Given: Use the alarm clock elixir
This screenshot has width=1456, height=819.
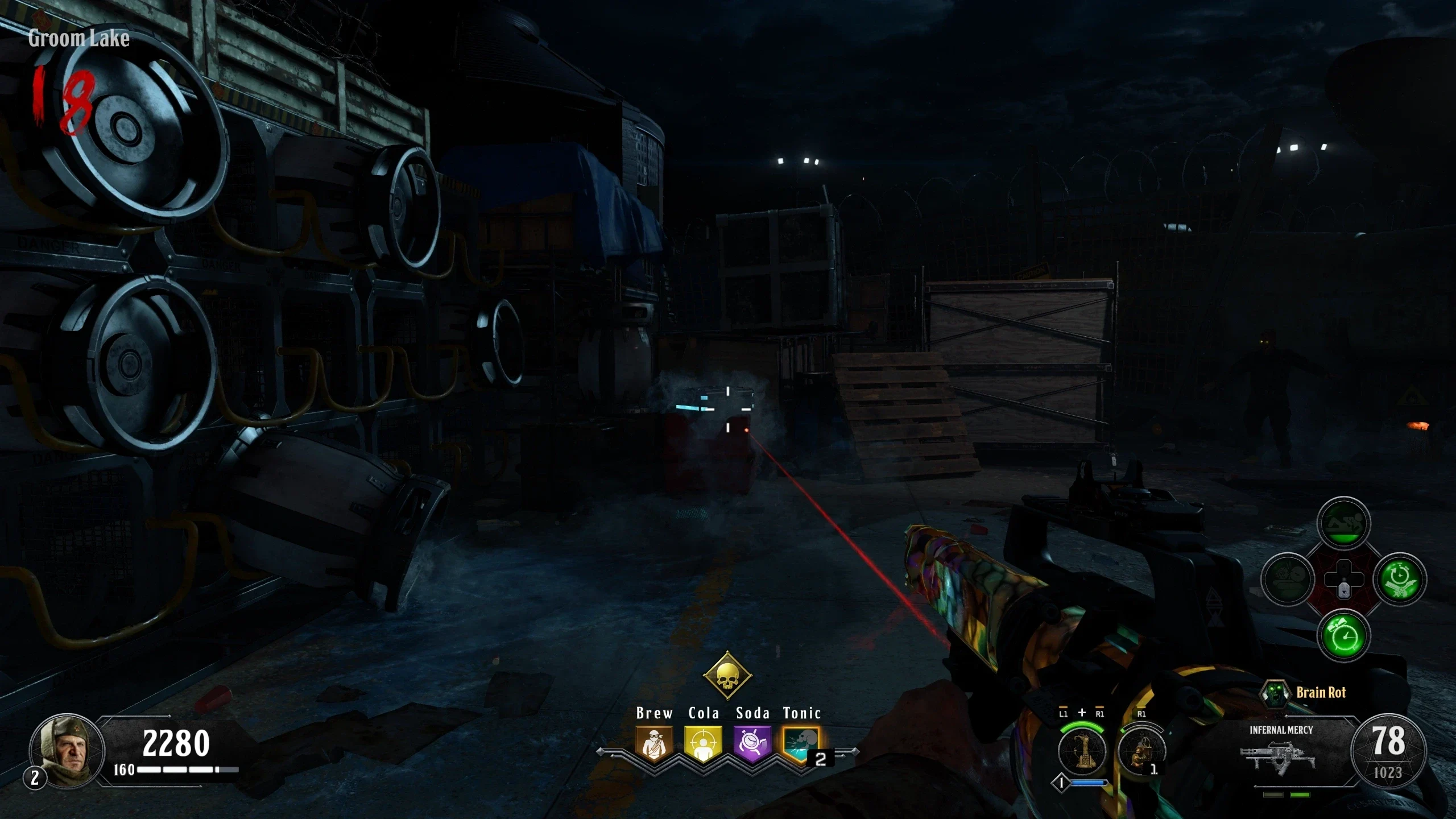Looking at the screenshot, I should click(x=1343, y=635).
